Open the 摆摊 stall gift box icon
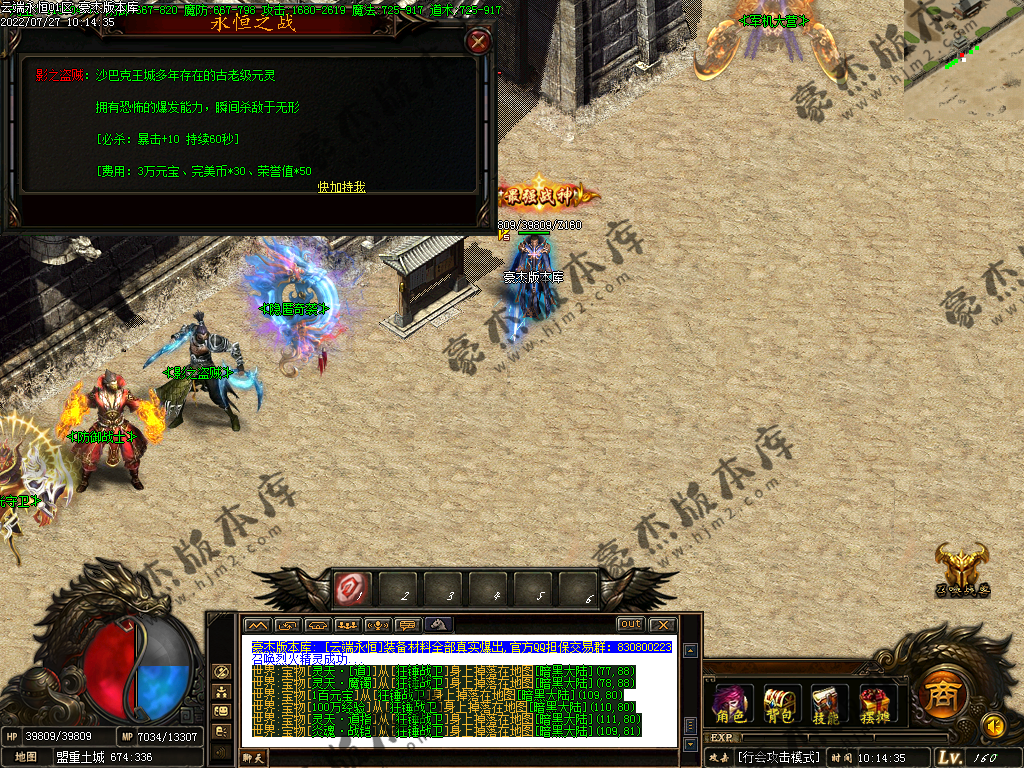This screenshot has height=768, width=1024. pyautogui.click(x=877, y=702)
